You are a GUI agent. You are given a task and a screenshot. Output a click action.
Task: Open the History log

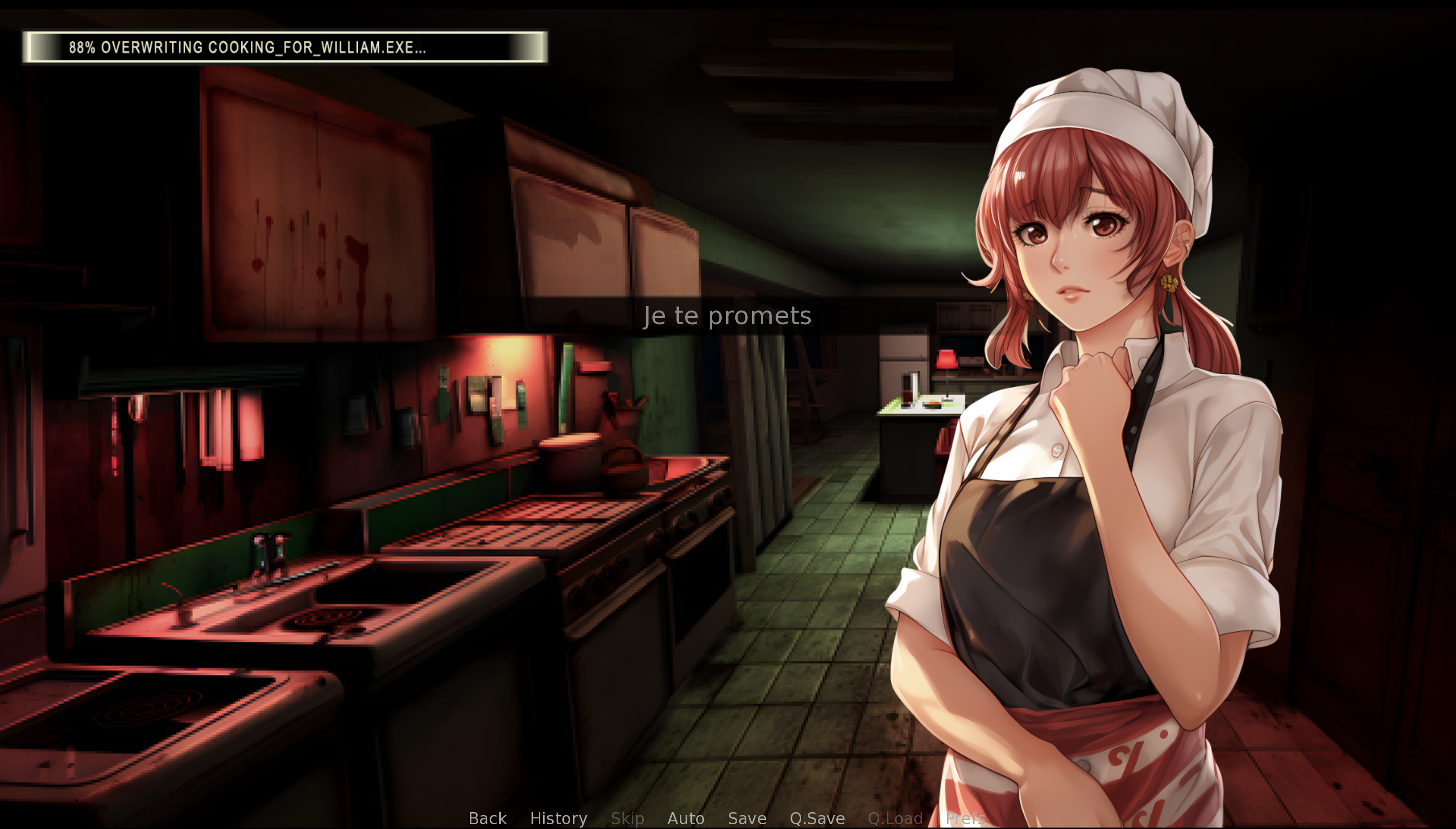[558, 818]
